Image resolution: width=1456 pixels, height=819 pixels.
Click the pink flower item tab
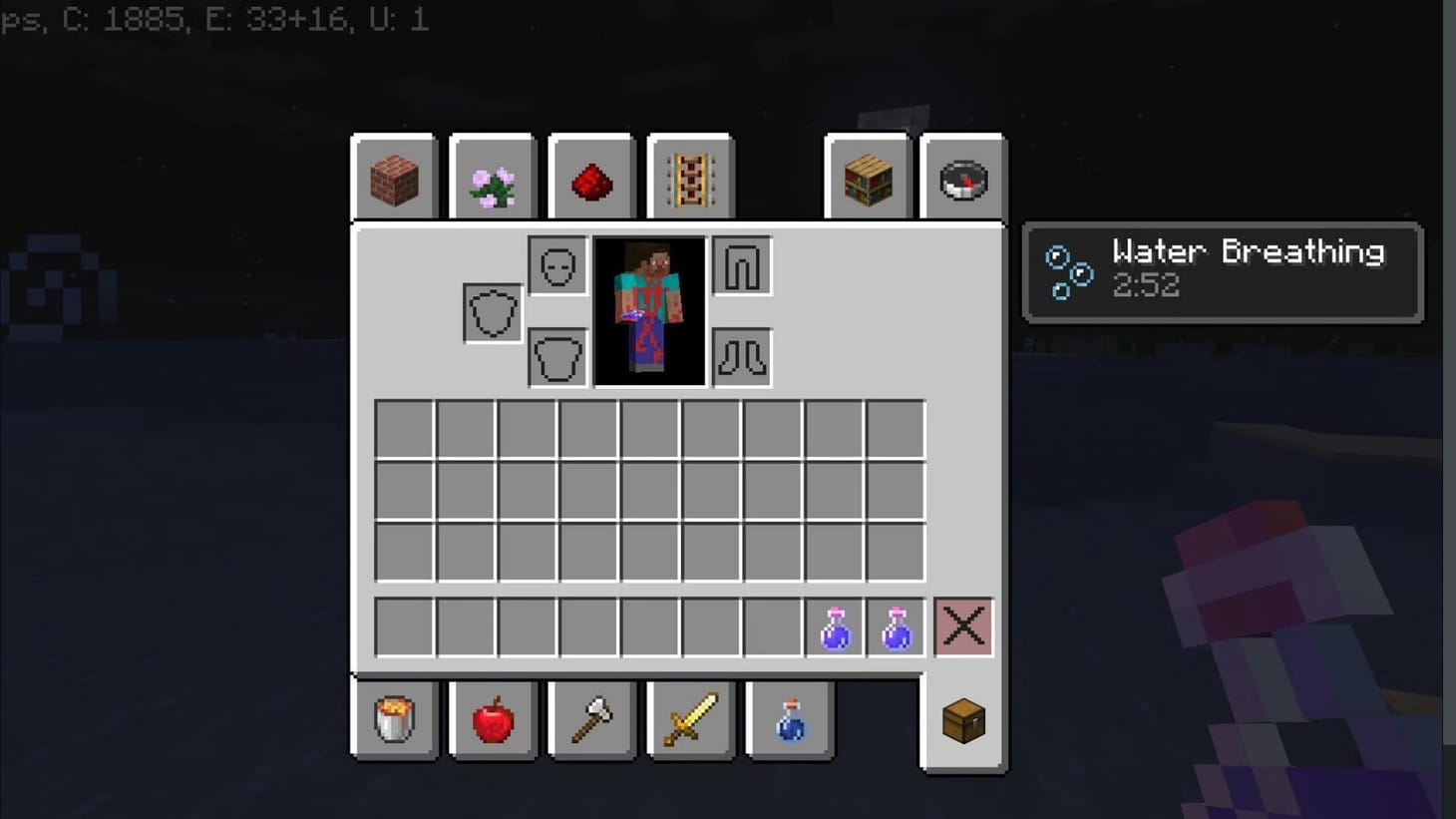[492, 178]
